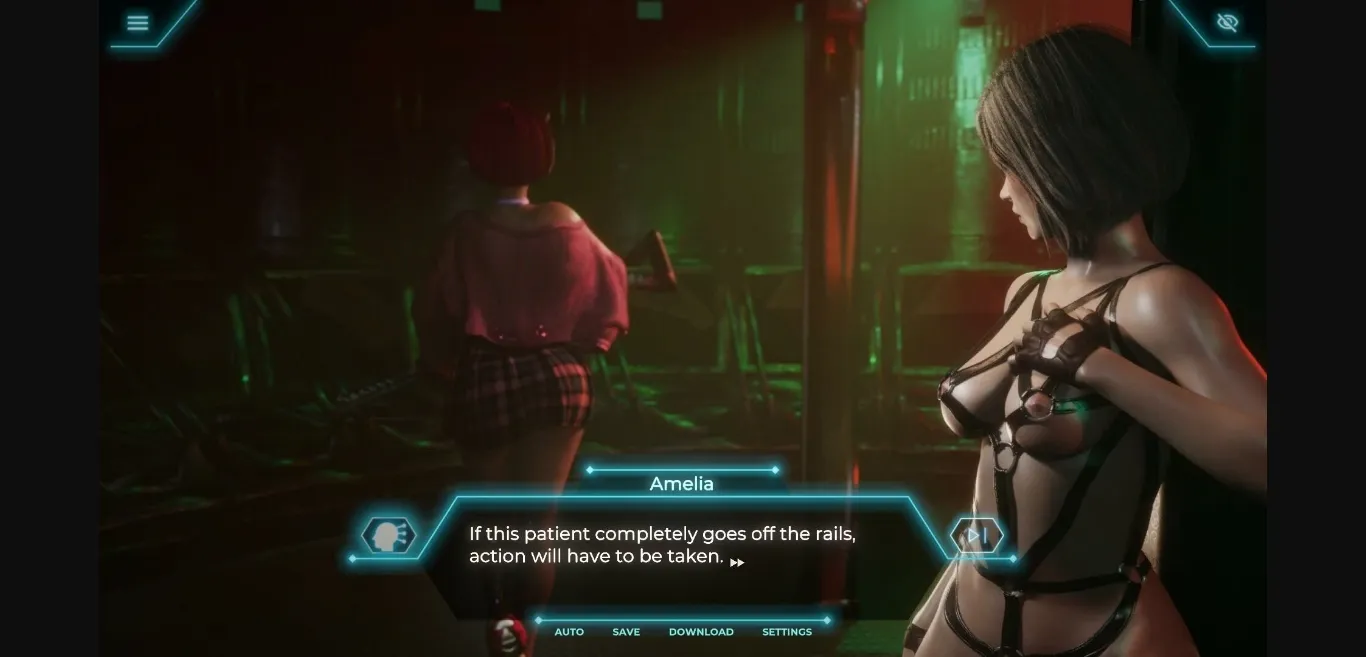Image resolution: width=1366 pixels, height=657 pixels.
Task: Select the Download option
Action: (x=701, y=632)
